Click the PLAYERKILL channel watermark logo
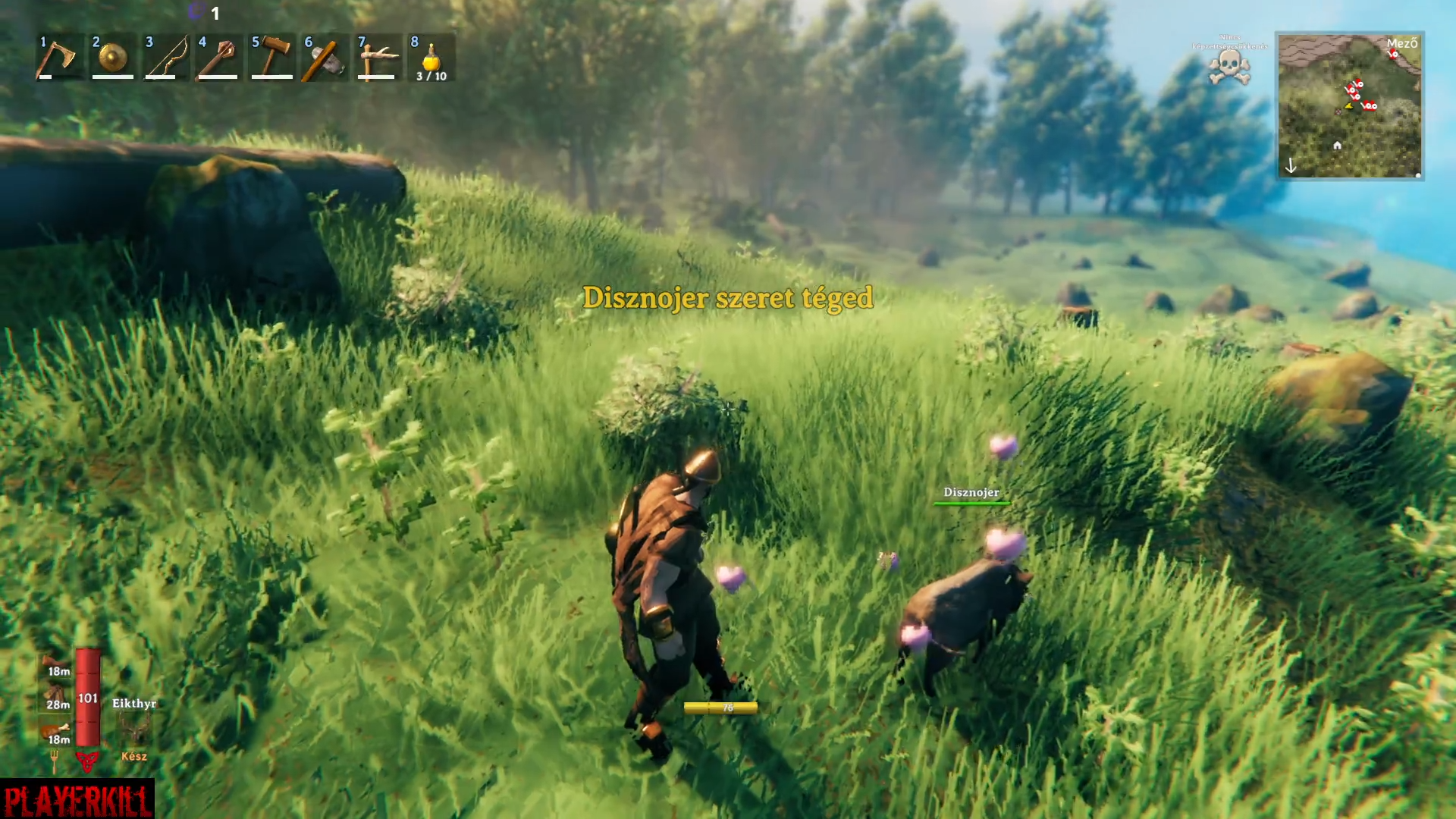 pos(77,799)
